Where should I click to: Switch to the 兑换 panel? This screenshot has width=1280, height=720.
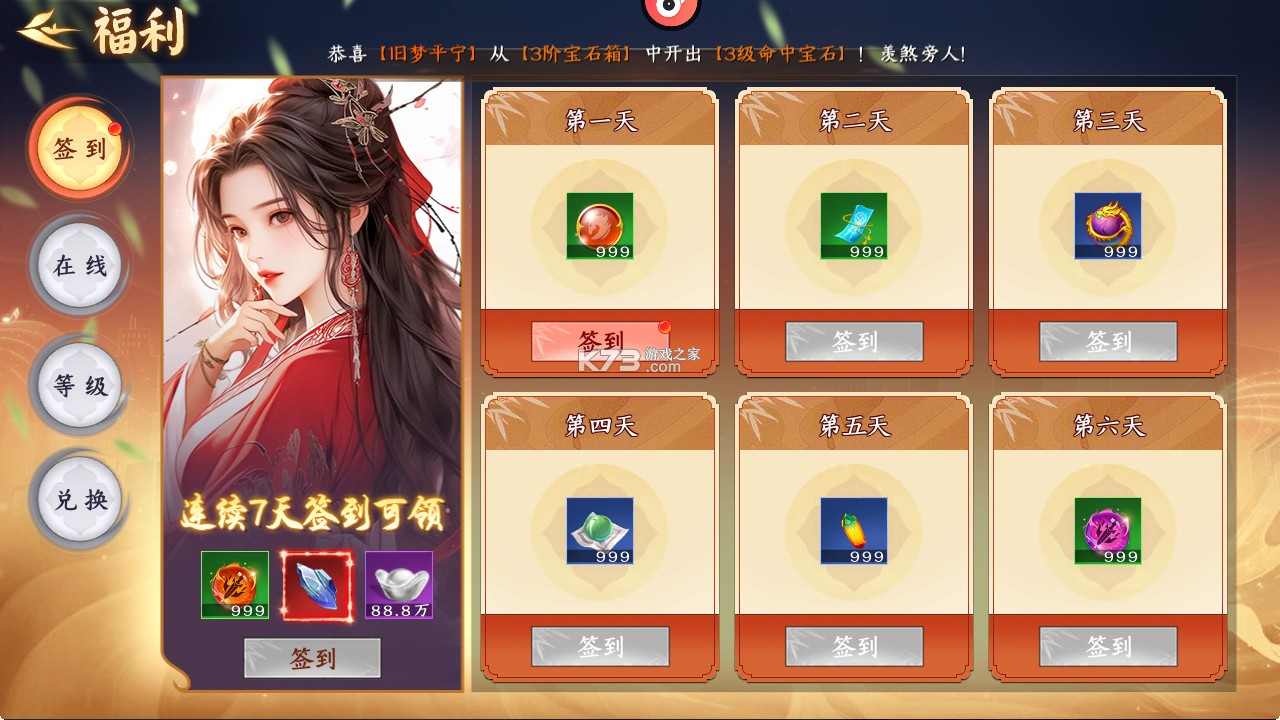(x=78, y=500)
